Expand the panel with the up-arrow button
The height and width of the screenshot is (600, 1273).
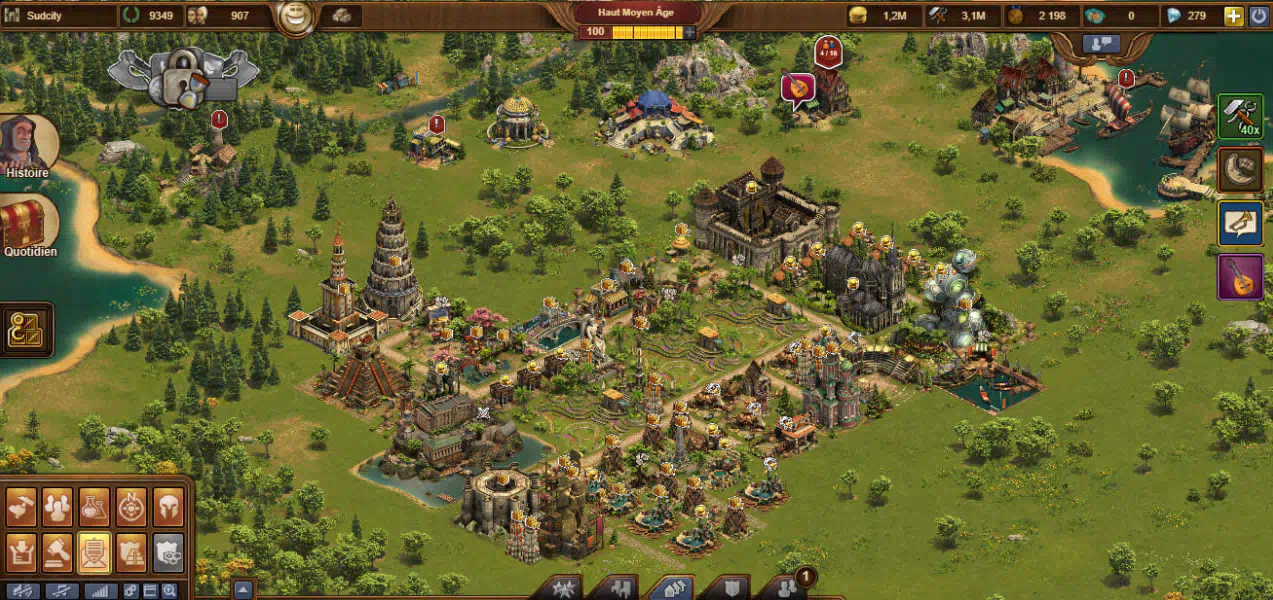(x=243, y=590)
